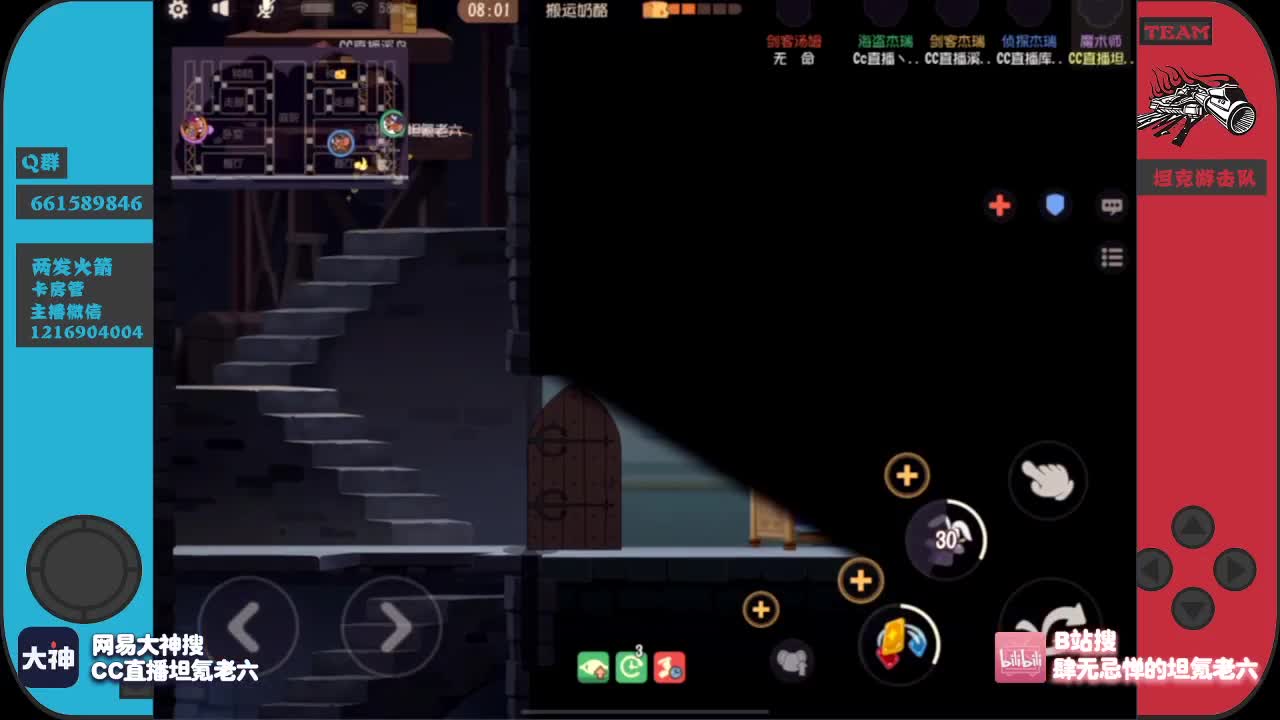Toggle the player list panel icon
Image resolution: width=1280 pixels, height=720 pixels.
click(1111, 257)
